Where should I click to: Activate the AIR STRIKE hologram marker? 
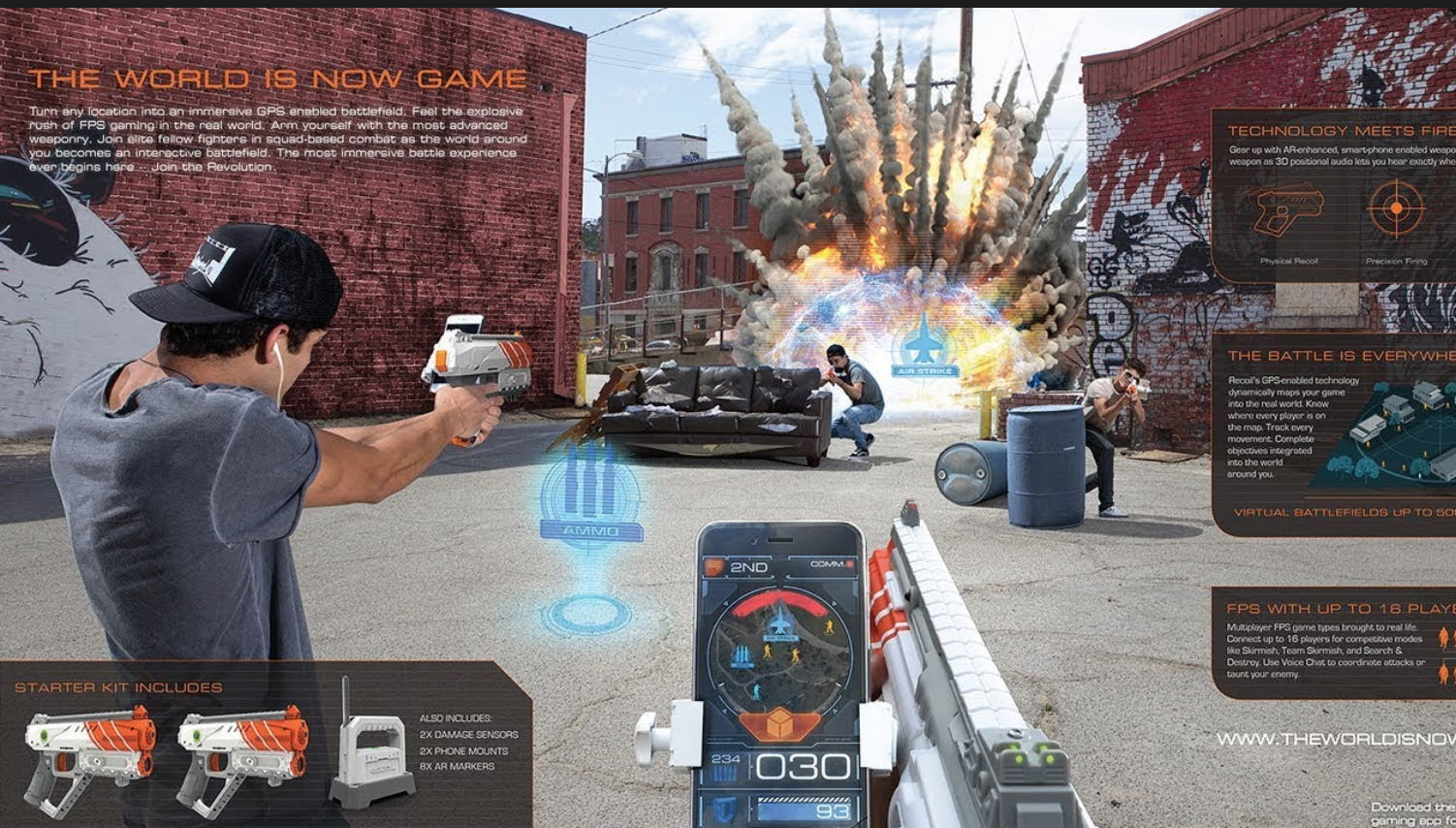(x=926, y=346)
